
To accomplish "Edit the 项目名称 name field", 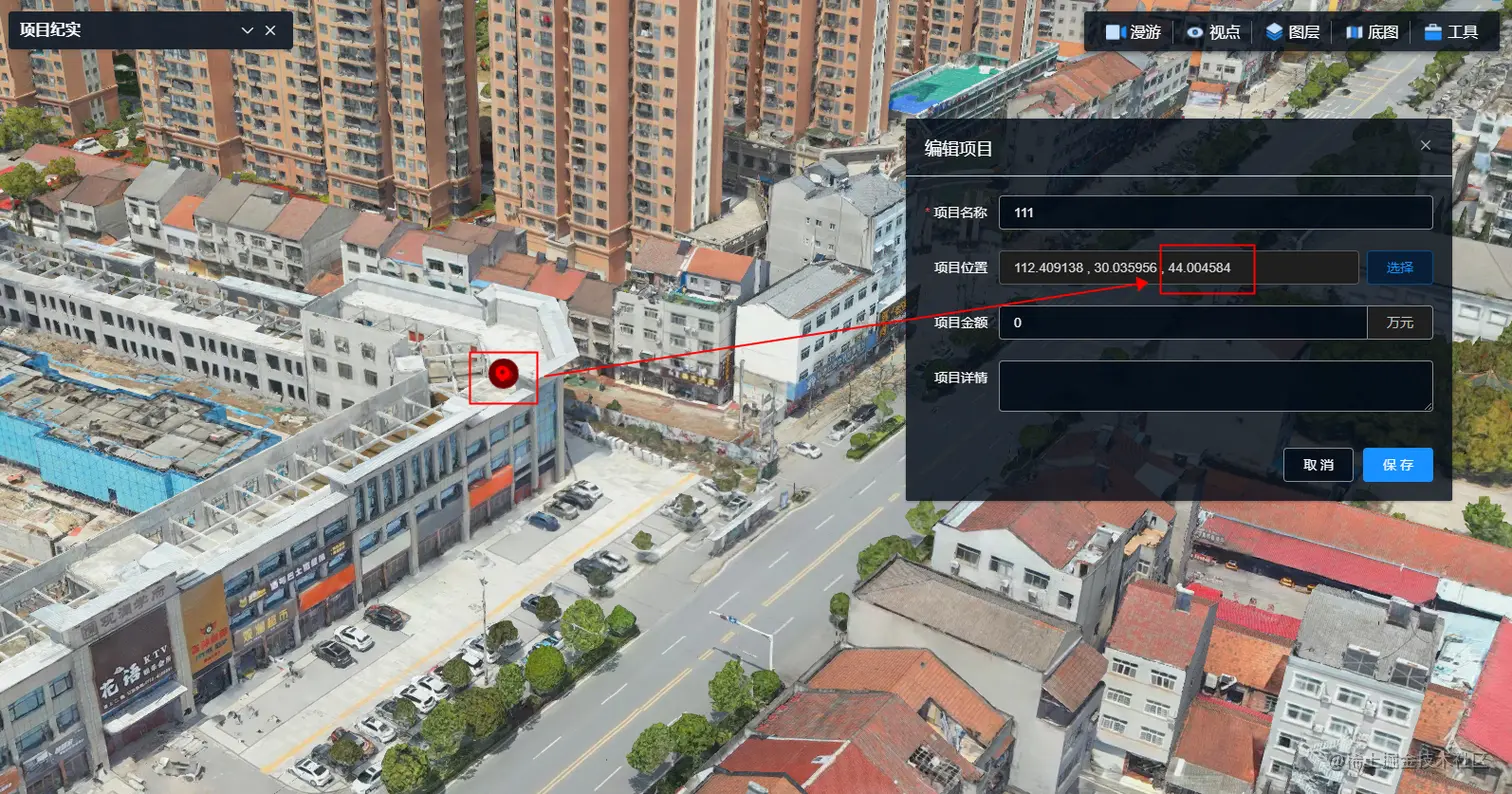I will pos(1215,212).
